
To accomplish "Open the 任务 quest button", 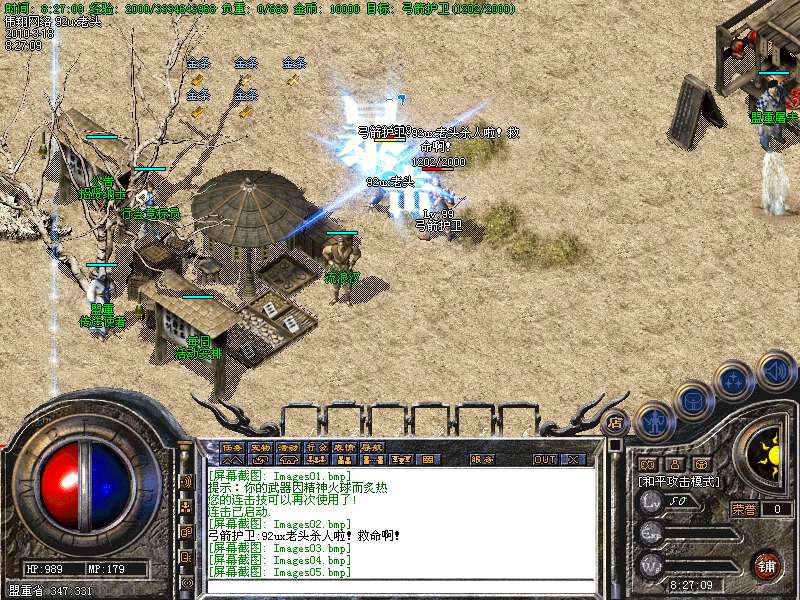I will click(233, 447).
